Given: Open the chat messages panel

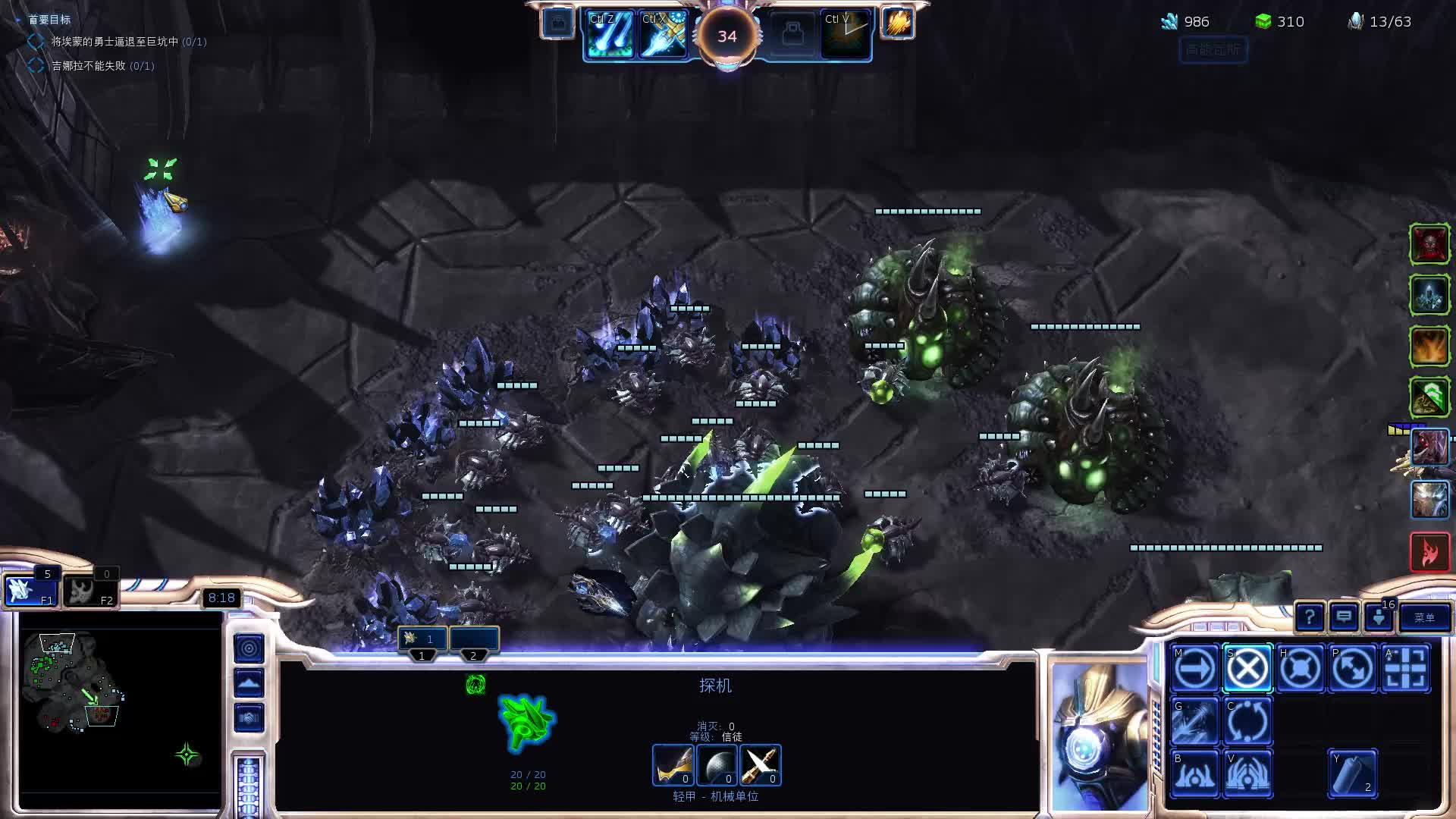Looking at the screenshot, I should point(1344,618).
